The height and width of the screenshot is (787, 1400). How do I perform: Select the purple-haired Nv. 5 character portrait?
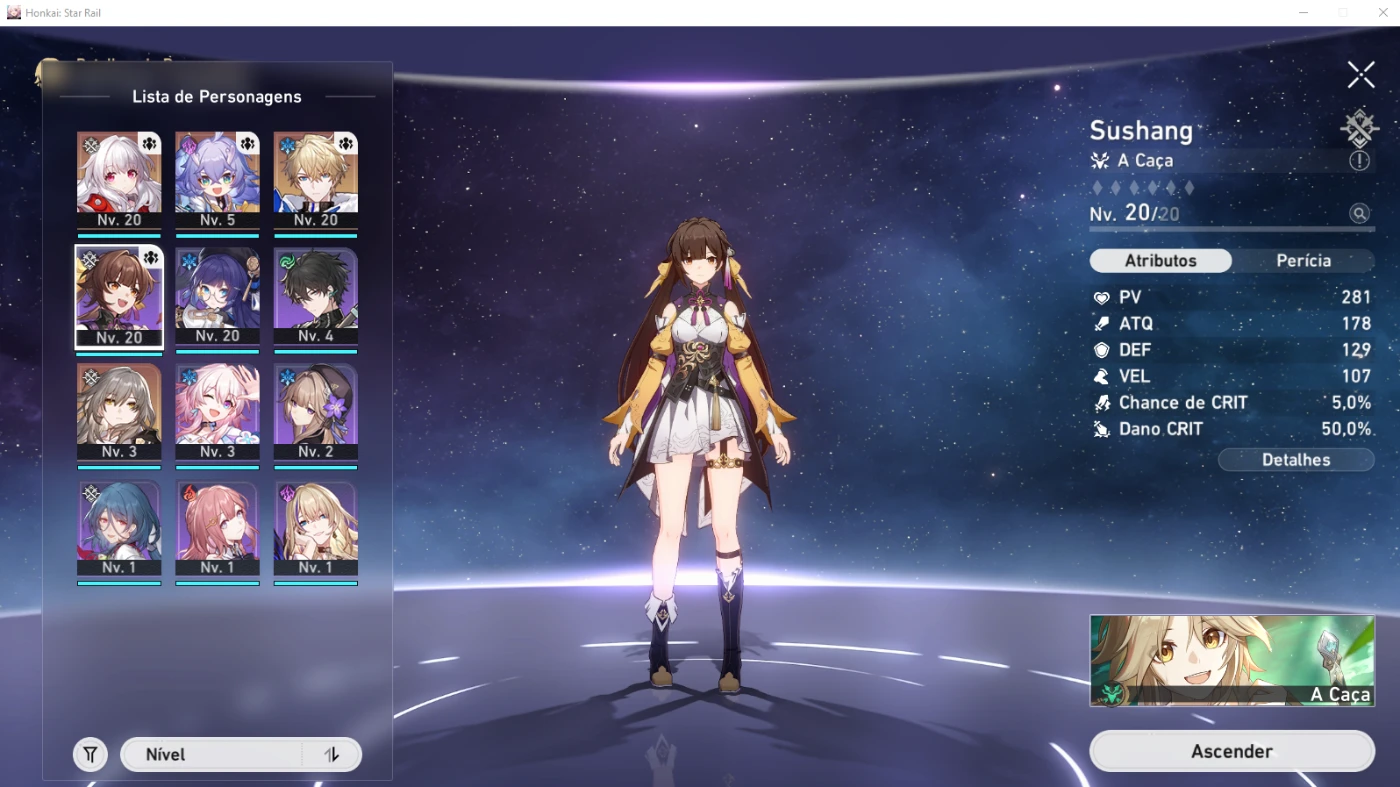pos(217,171)
